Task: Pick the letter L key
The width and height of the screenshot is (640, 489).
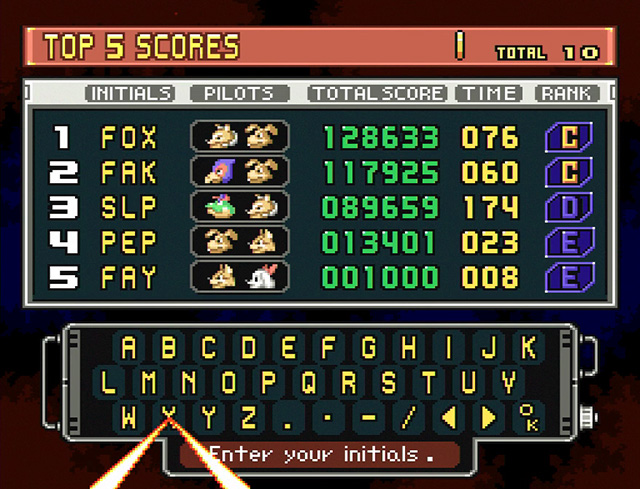Action: [109, 382]
